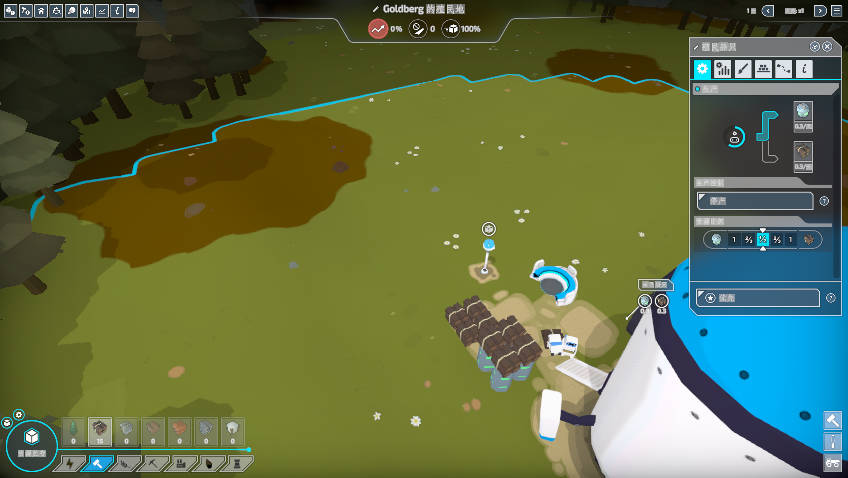This screenshot has height=478, width=848.
Task: Open the bar chart statistics tab
Action: [723, 69]
